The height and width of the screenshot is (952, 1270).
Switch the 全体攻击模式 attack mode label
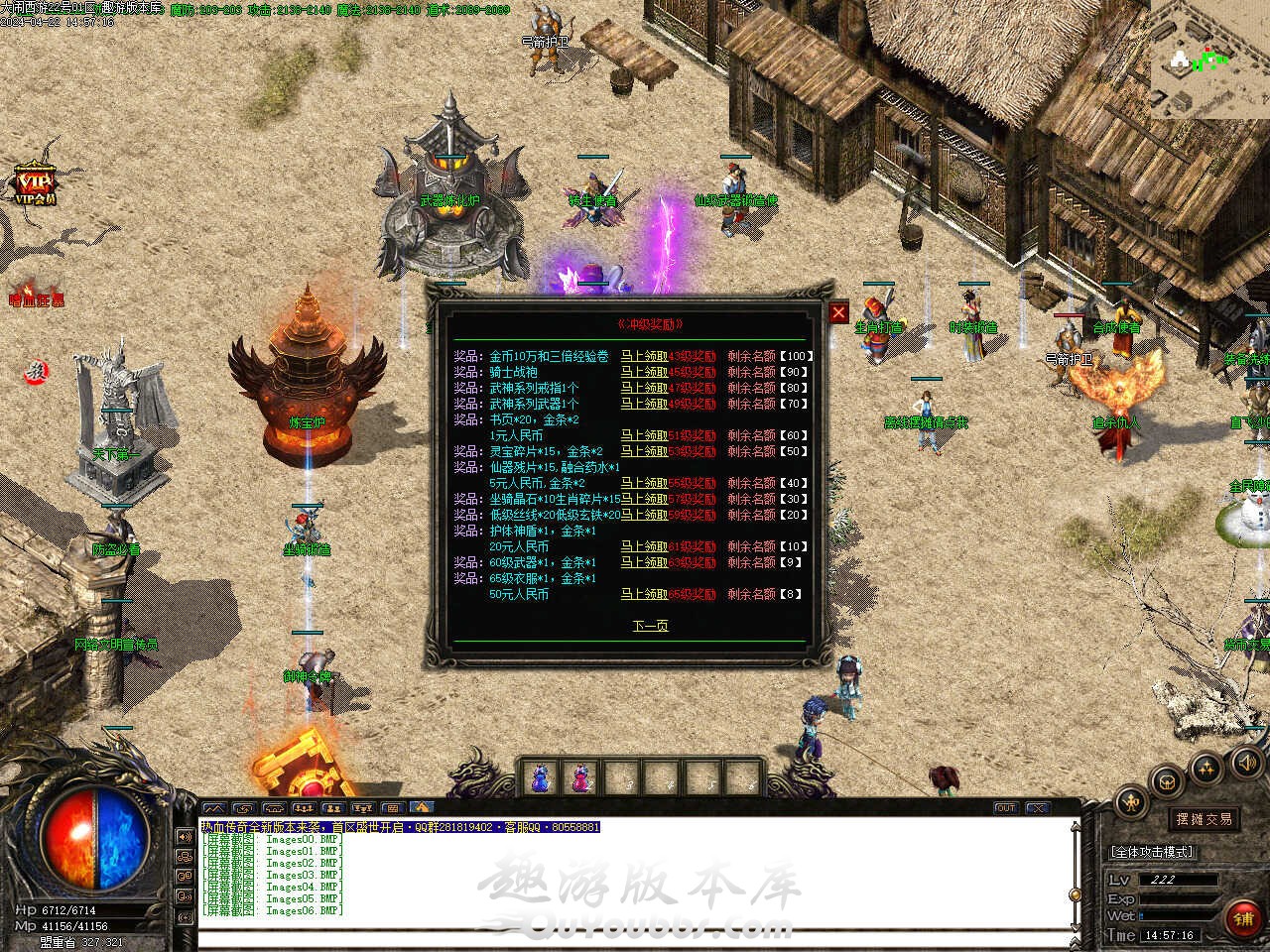(x=1151, y=852)
